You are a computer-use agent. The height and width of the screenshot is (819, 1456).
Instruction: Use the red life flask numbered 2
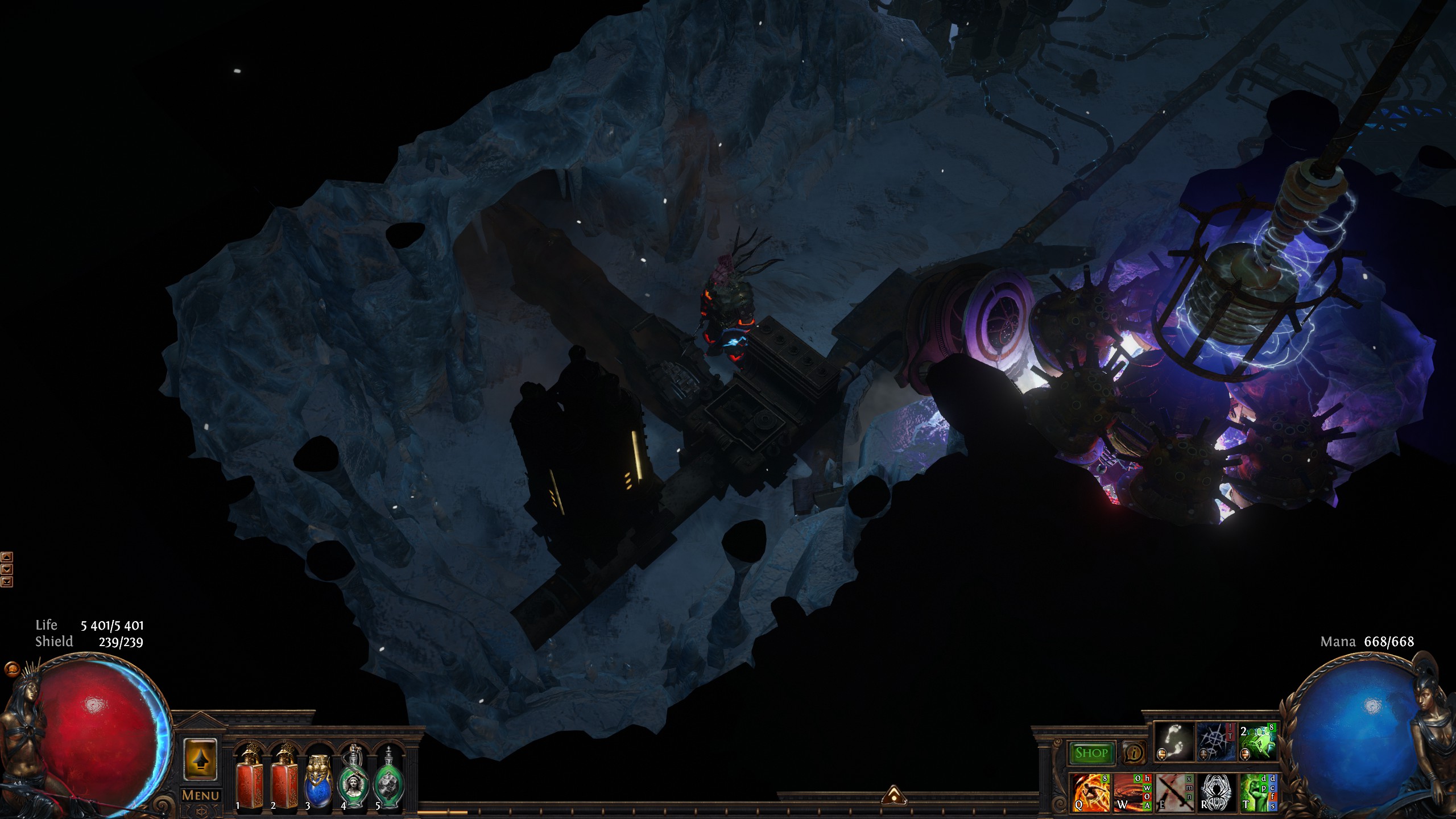tap(284, 778)
